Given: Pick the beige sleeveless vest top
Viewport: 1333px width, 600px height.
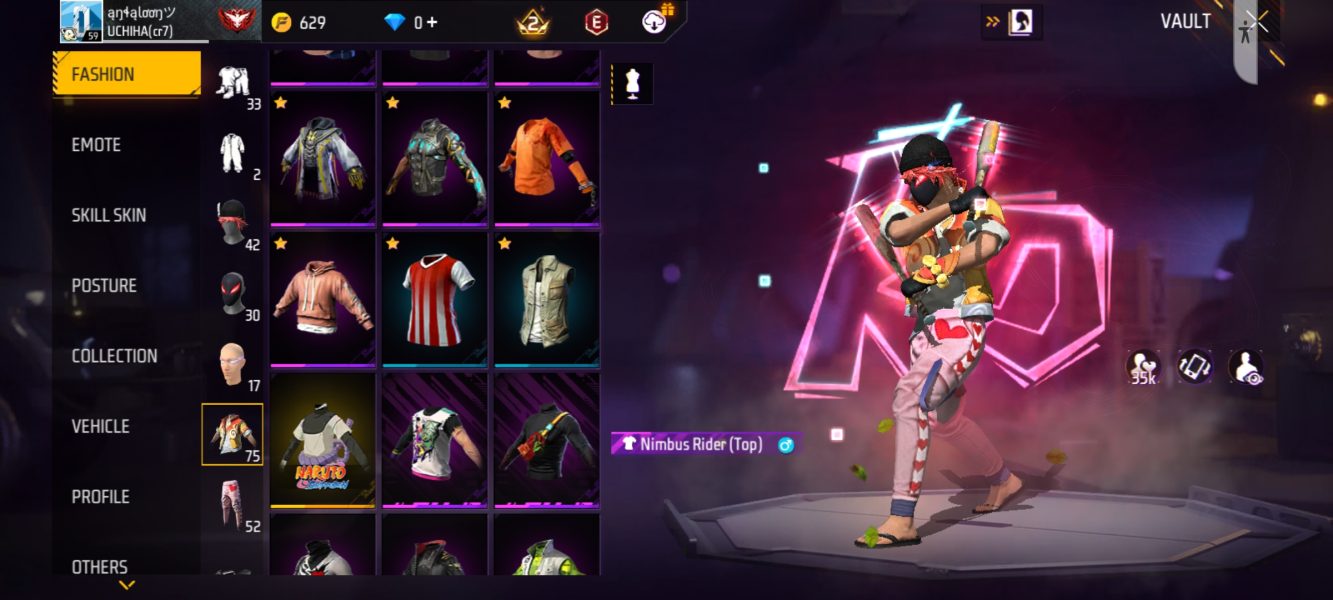Looking at the screenshot, I should point(546,299).
